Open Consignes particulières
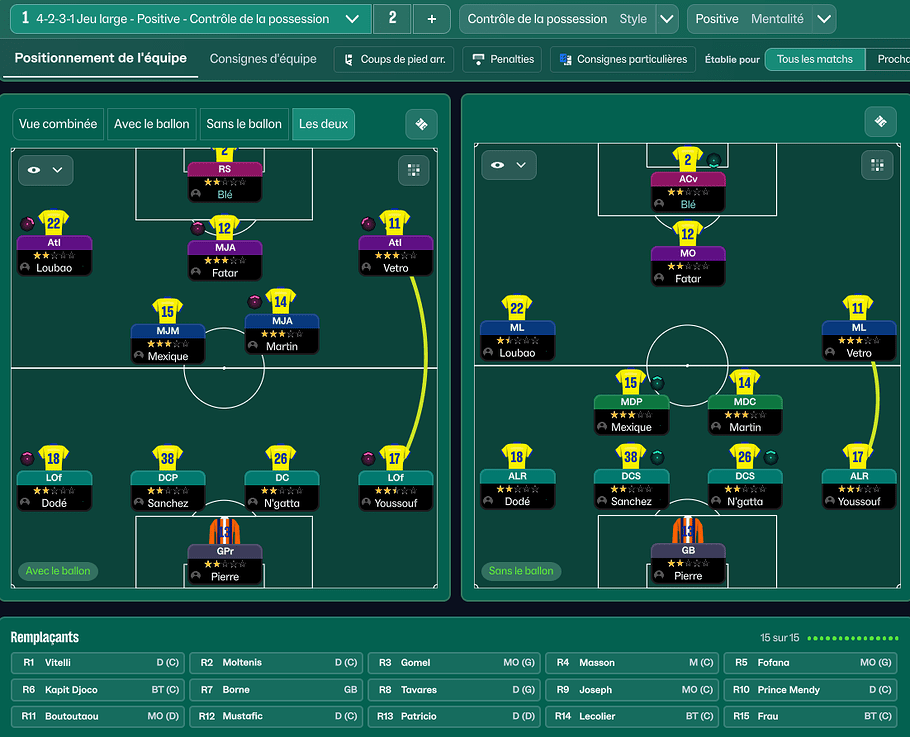Image resolution: width=910 pixels, height=737 pixels. 623,59
